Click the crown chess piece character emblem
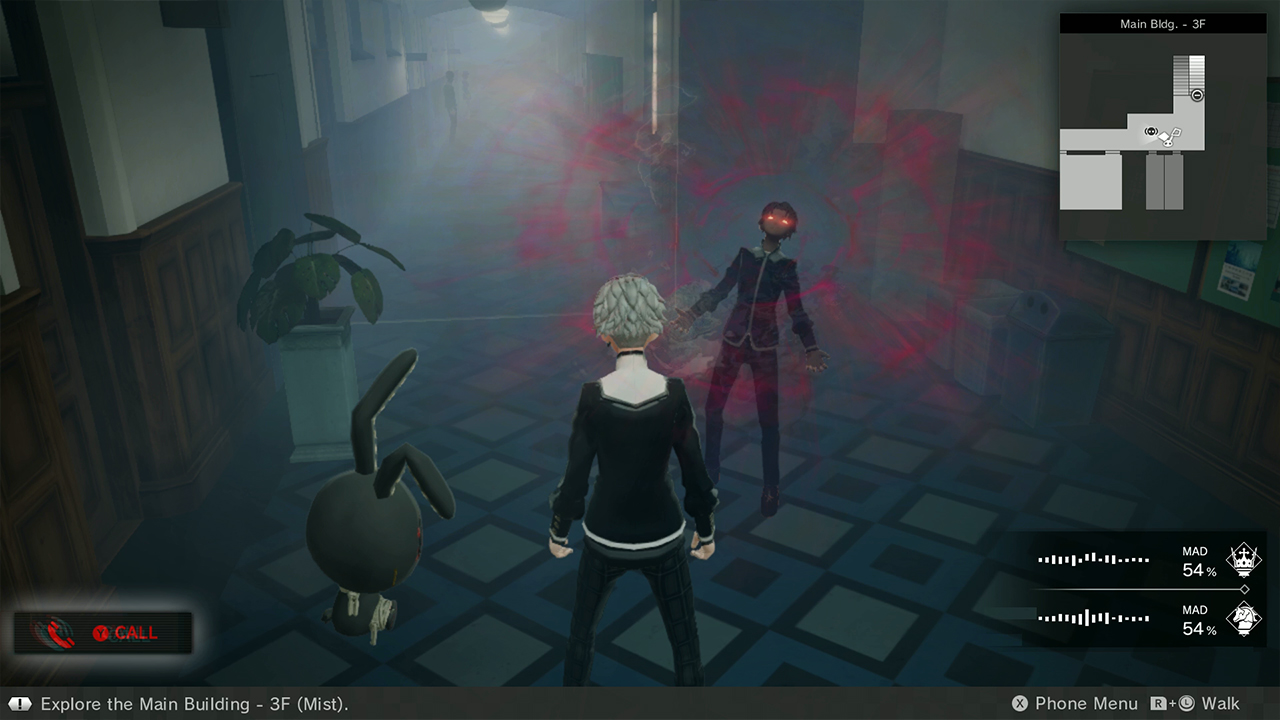Screen dimensions: 1280x720 [x=1245, y=561]
